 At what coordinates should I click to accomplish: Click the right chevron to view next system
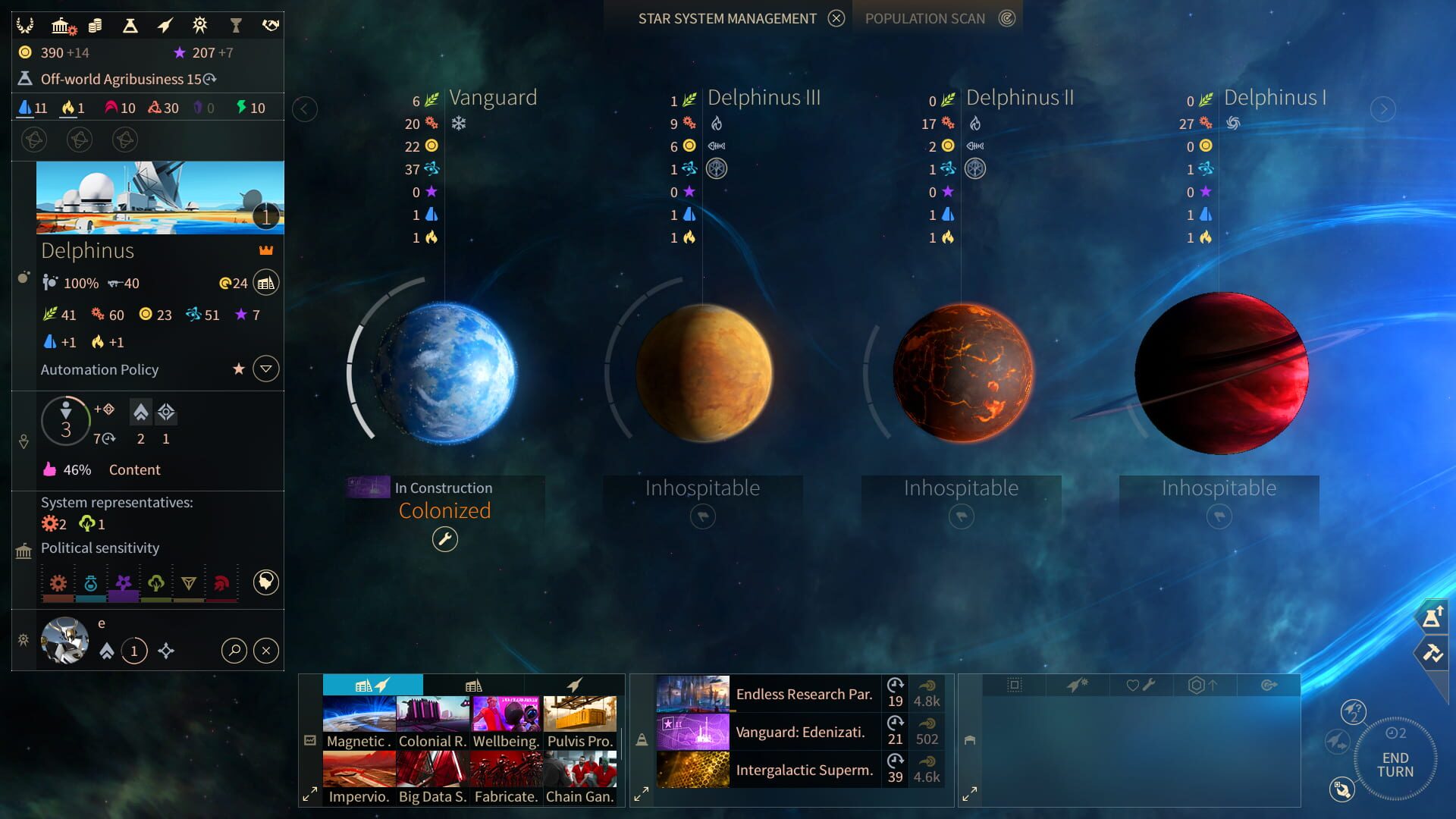[x=1382, y=108]
